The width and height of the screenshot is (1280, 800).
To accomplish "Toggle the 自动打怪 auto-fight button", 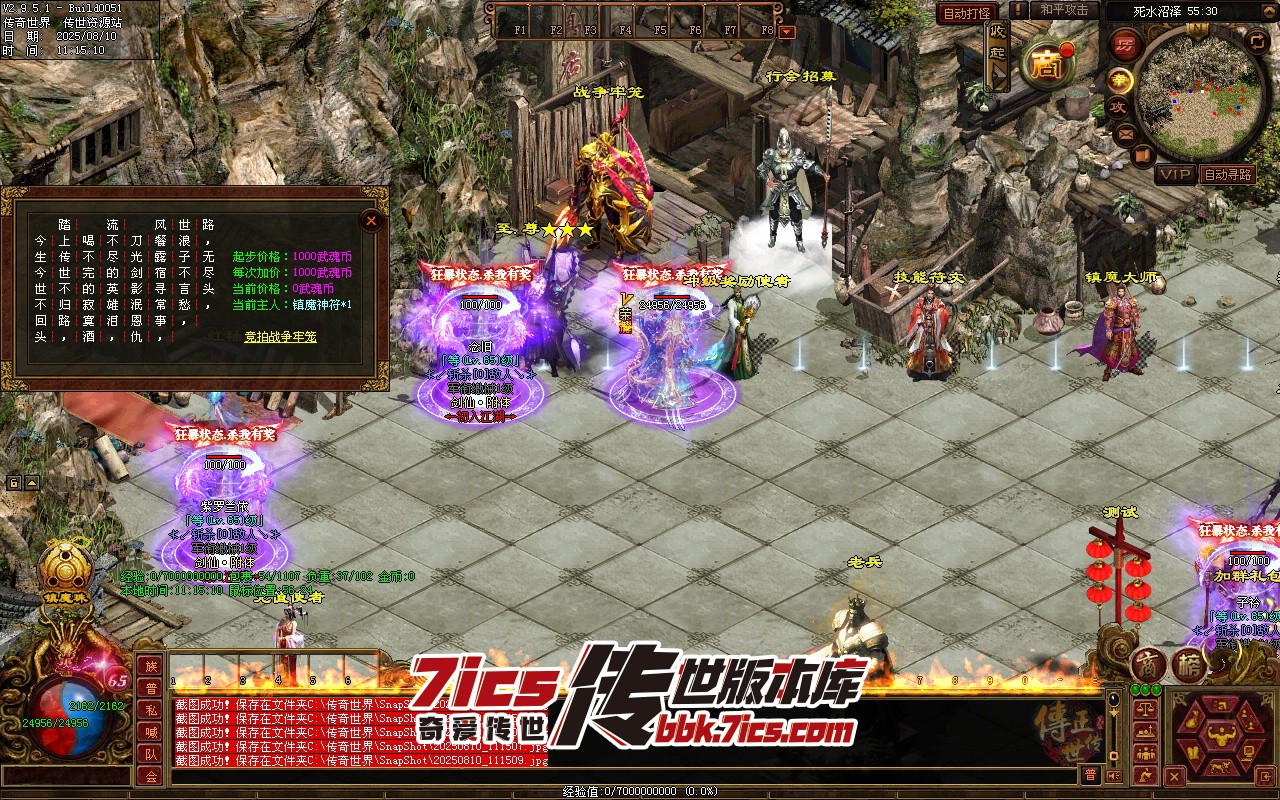I will pyautogui.click(x=967, y=13).
